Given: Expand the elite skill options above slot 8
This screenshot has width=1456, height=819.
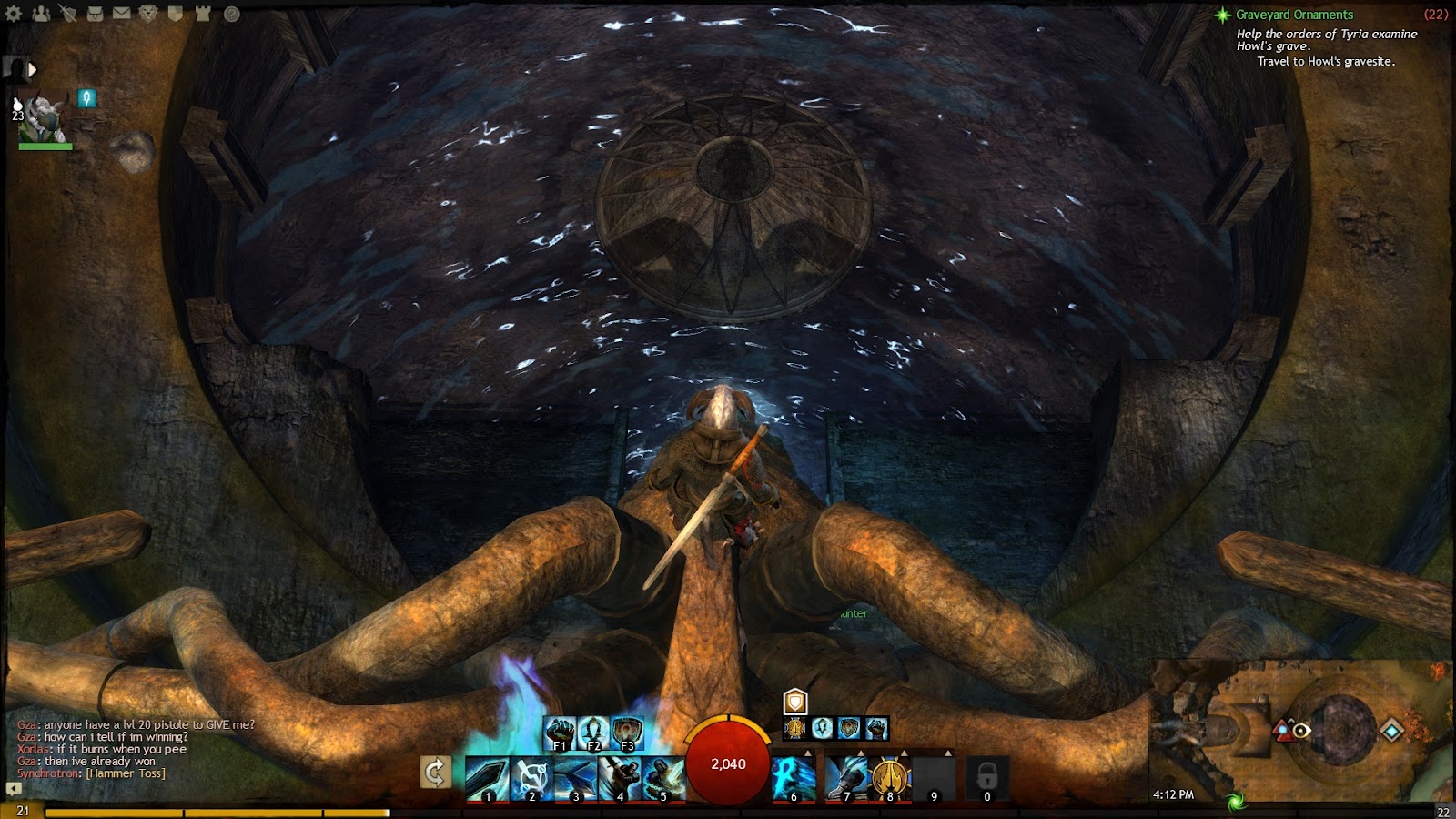Looking at the screenshot, I should [904, 753].
